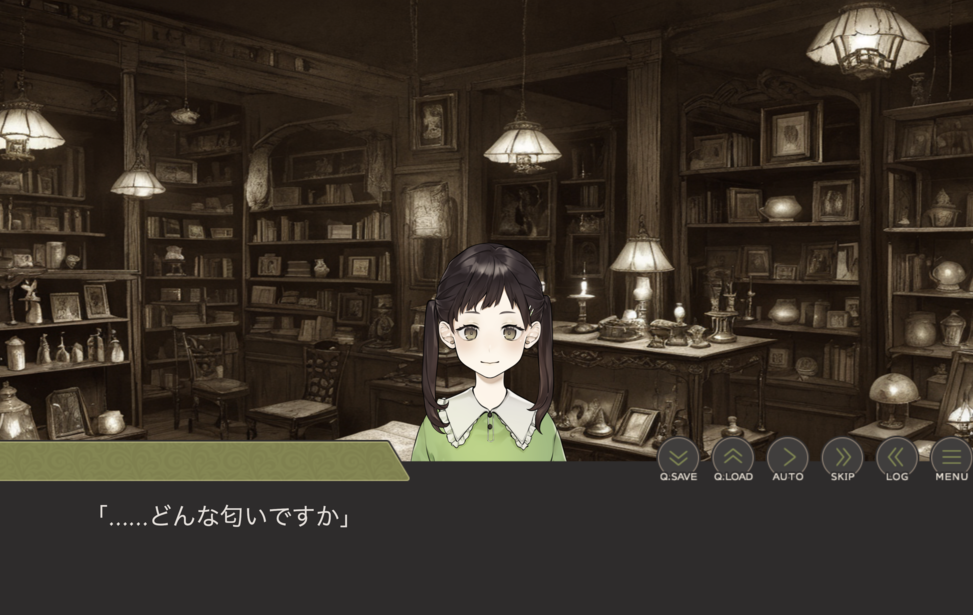Viewport: 973px width, 615px height.
Task: Turn on AUTO text advance
Action: pos(787,458)
